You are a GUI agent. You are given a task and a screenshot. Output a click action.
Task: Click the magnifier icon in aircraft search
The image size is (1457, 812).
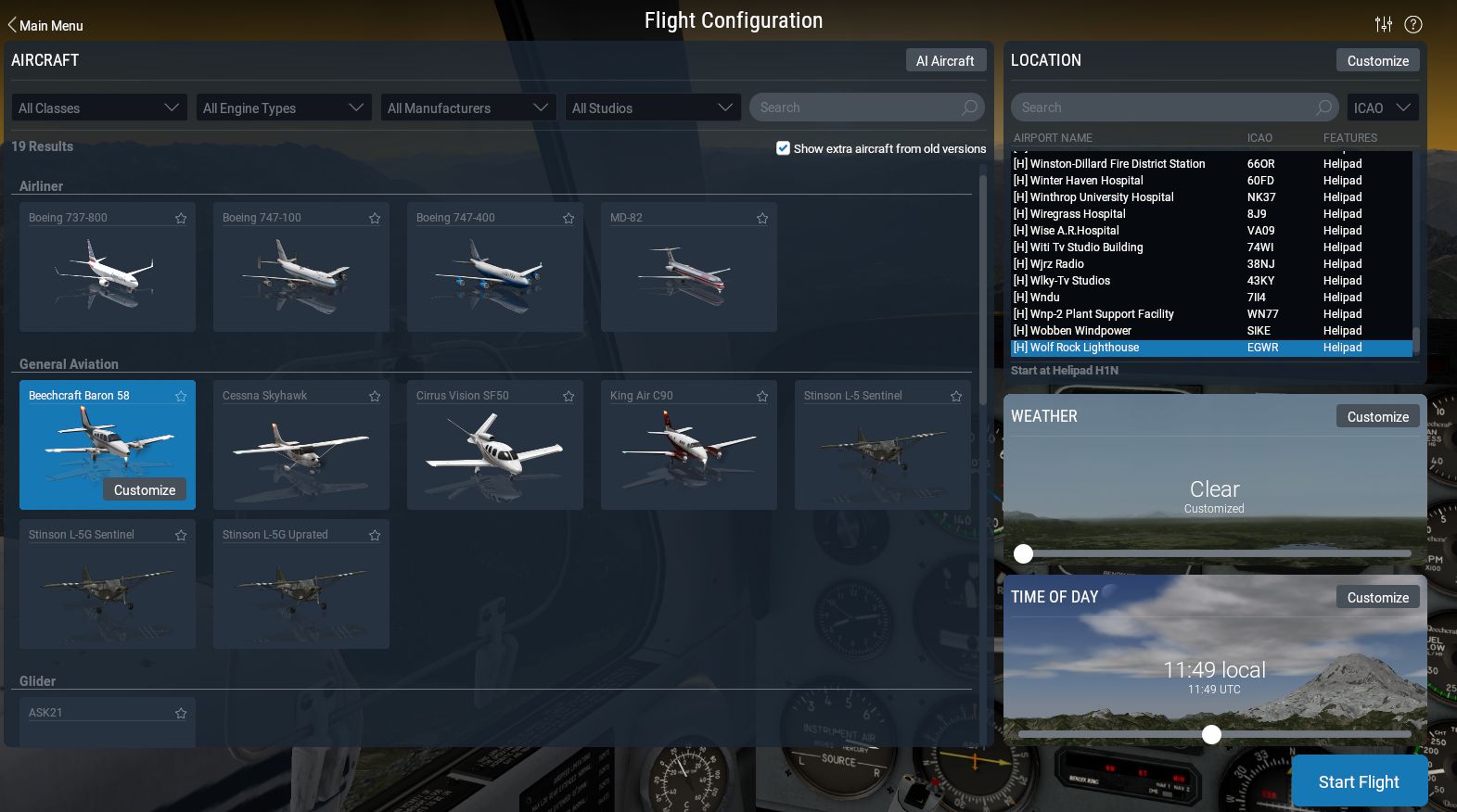pos(970,107)
